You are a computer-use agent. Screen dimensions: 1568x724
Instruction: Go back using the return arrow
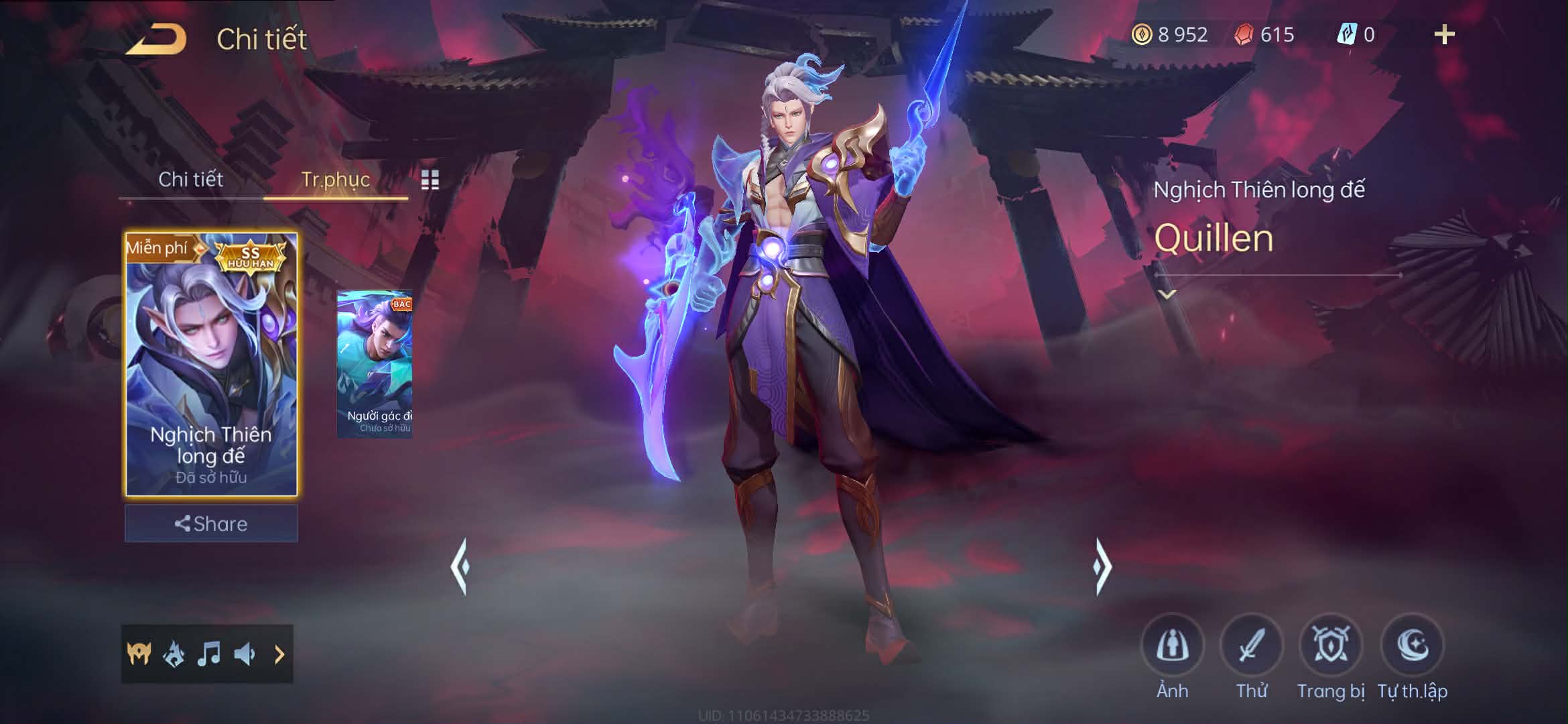(157, 39)
